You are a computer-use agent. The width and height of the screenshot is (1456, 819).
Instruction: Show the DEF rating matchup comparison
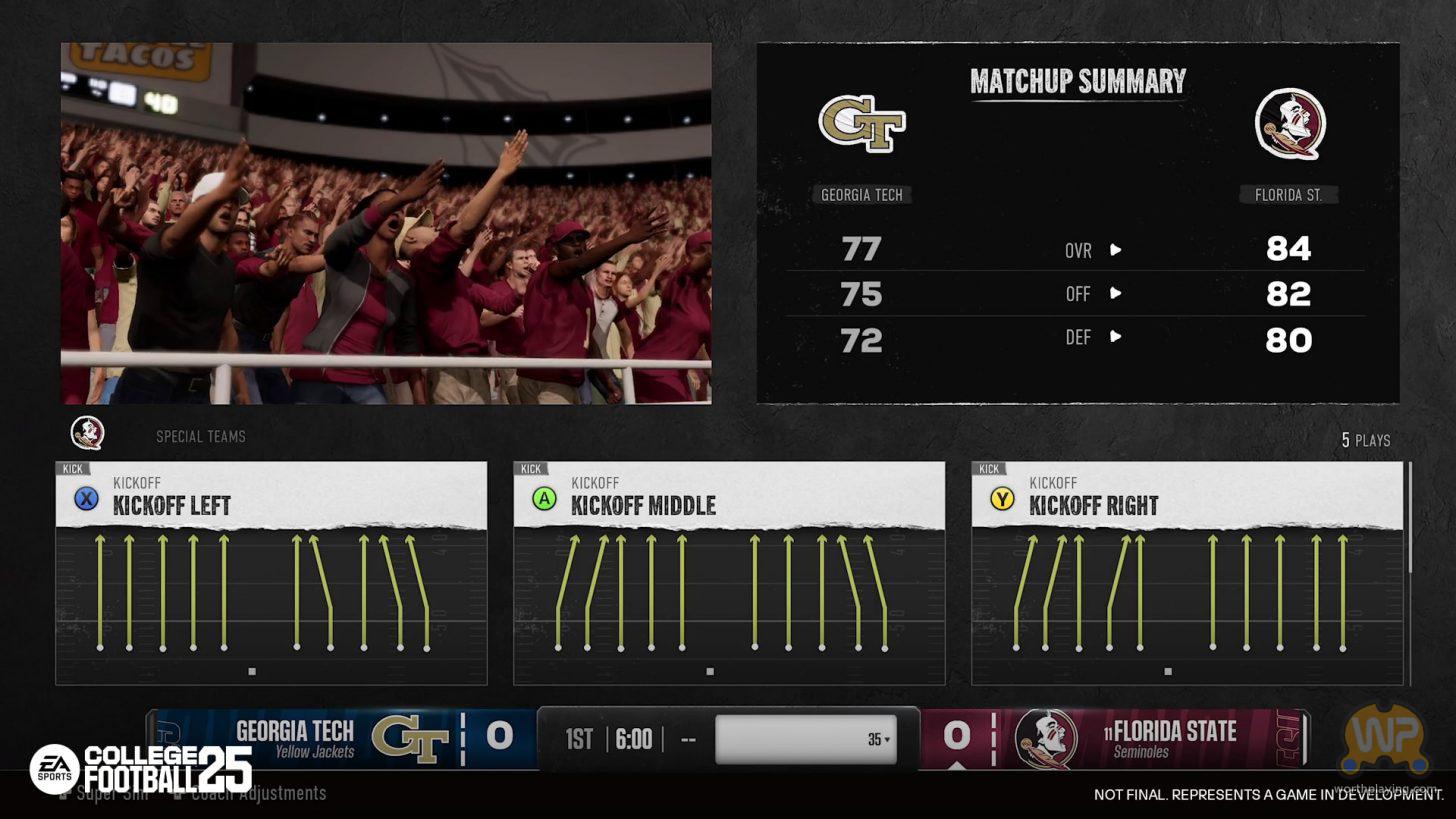pos(1092,338)
